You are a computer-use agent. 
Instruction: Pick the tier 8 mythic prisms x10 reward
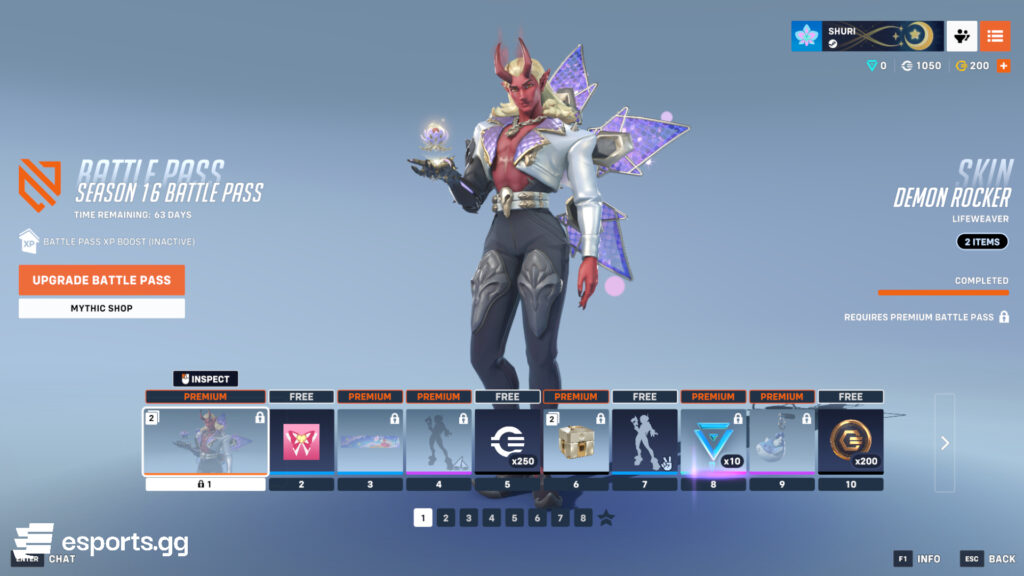(x=713, y=441)
